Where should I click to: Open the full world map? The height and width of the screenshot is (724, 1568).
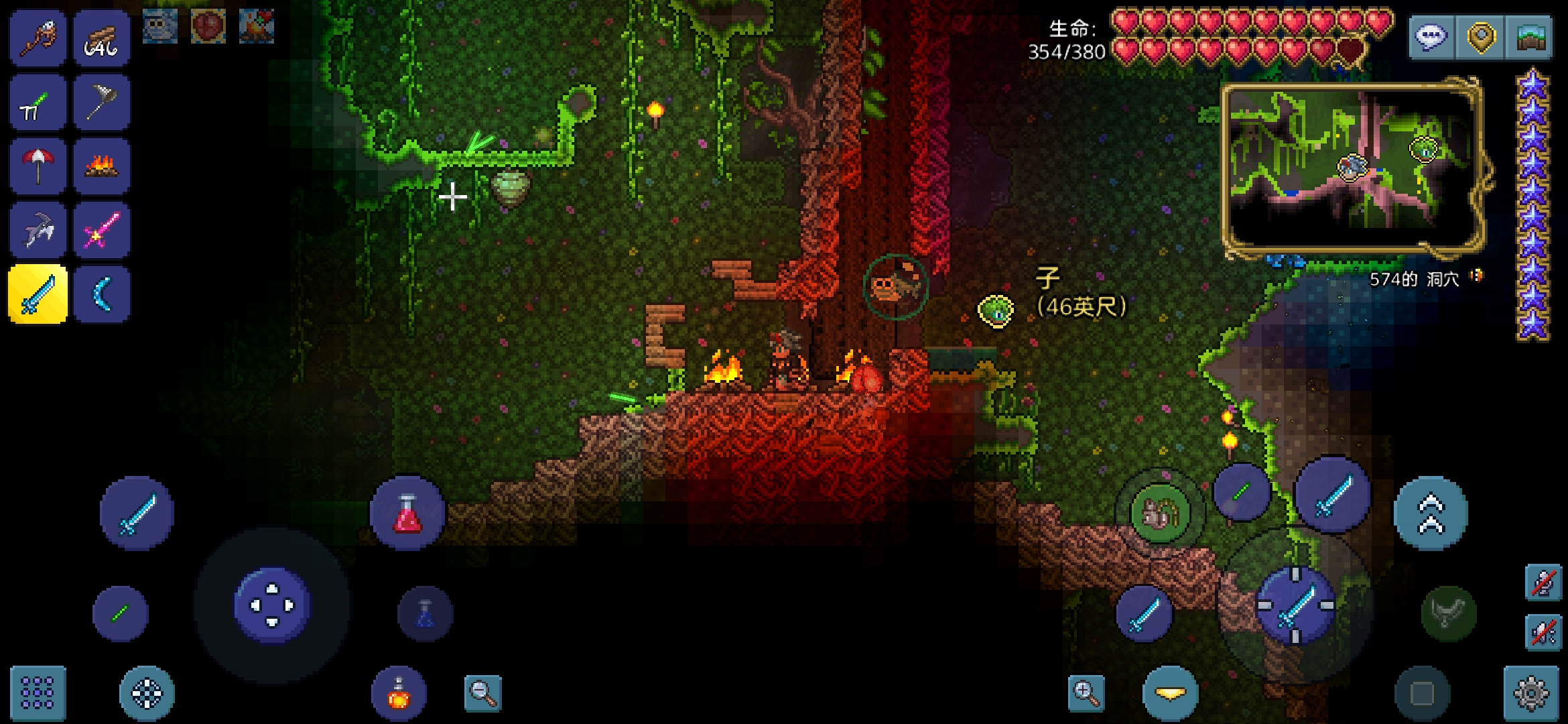pos(1530,37)
